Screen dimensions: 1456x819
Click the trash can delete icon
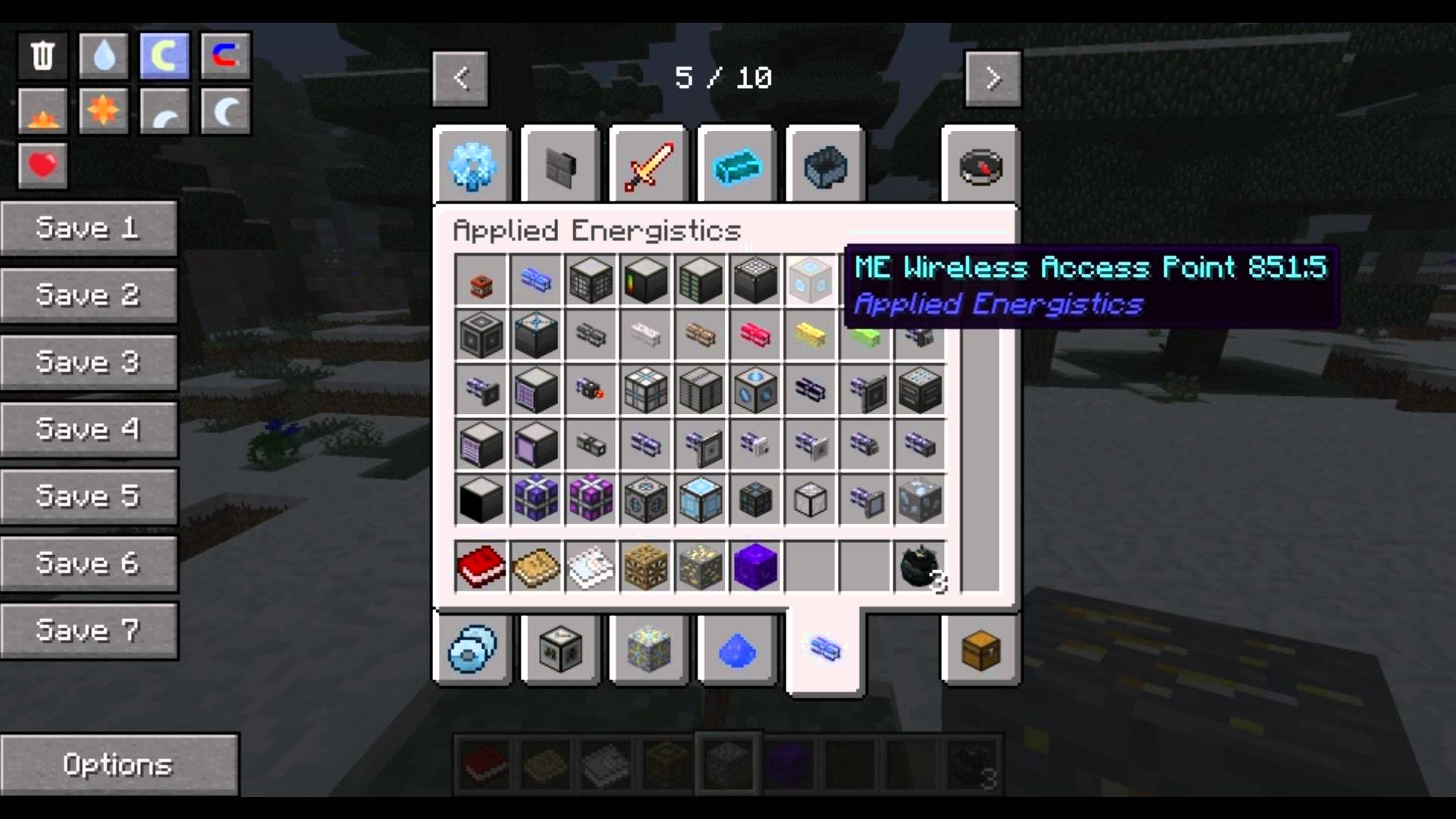click(x=42, y=55)
